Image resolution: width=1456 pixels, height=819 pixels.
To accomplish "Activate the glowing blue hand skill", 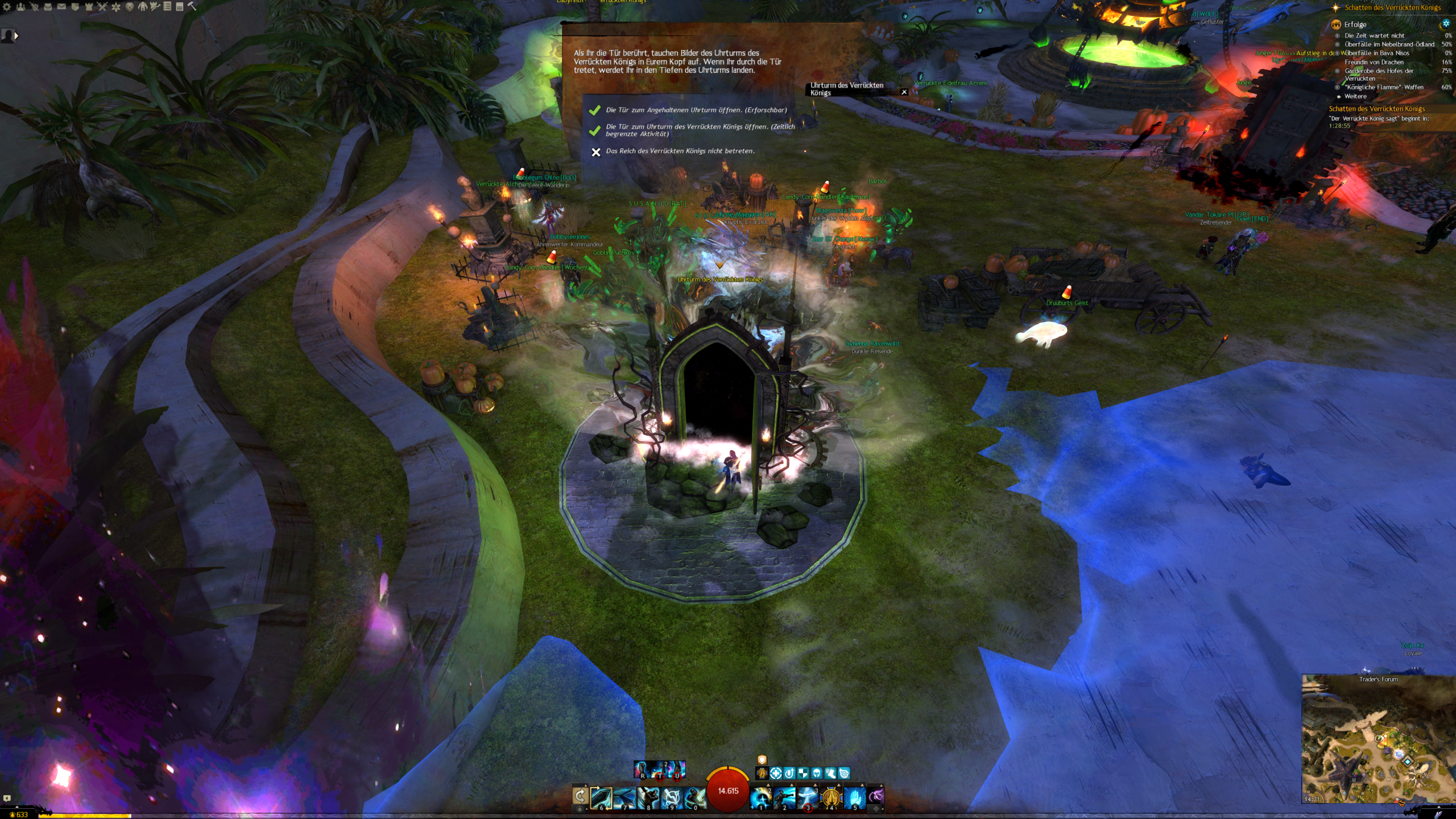I will [x=853, y=797].
